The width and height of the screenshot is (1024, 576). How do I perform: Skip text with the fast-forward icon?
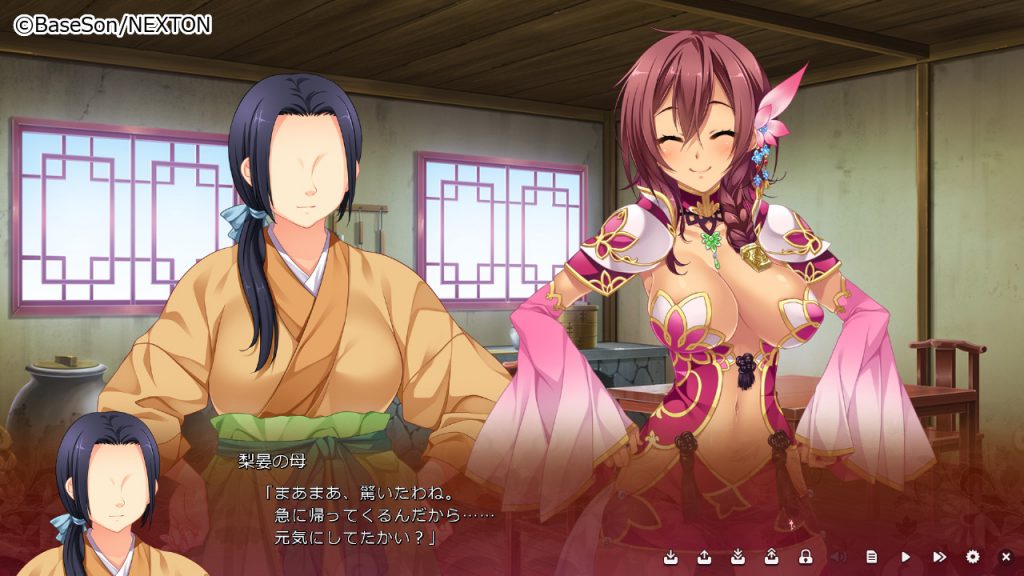tap(939, 556)
